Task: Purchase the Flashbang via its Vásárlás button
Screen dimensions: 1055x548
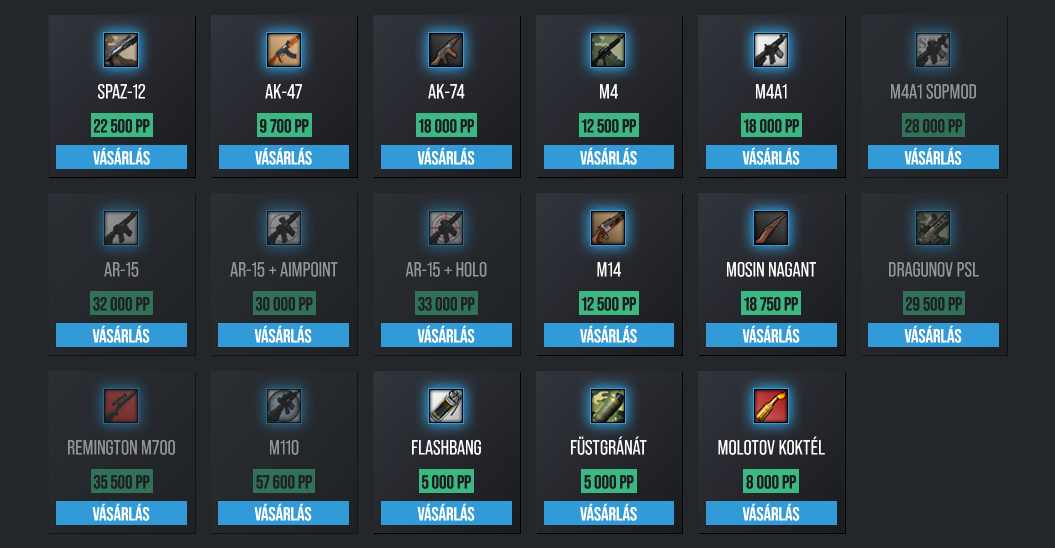Action: [446, 513]
